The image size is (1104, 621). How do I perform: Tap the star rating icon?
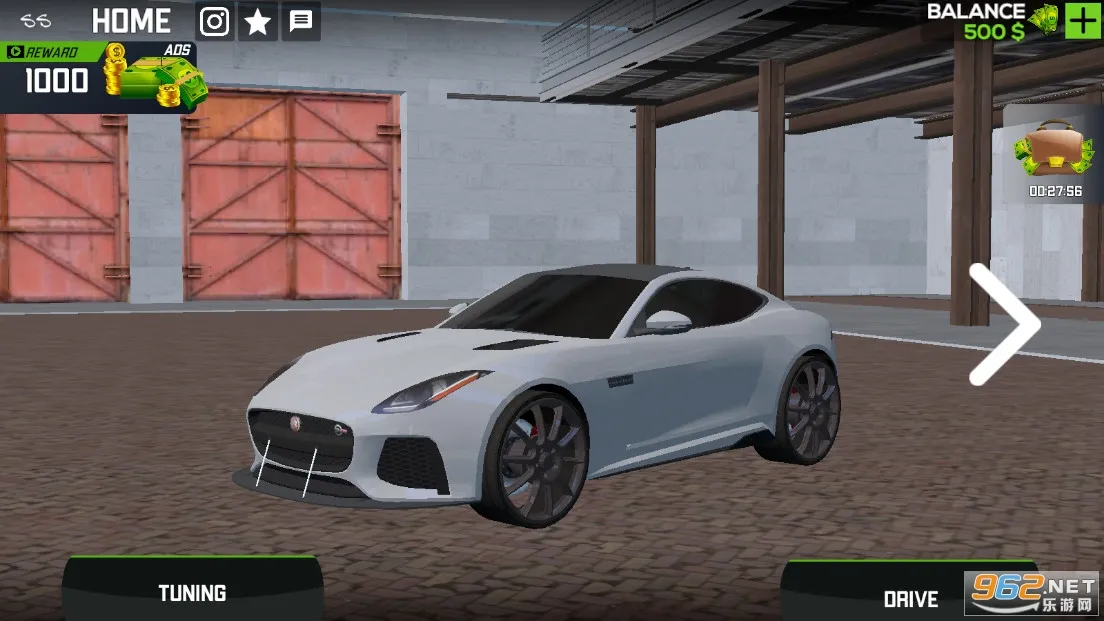(x=258, y=22)
